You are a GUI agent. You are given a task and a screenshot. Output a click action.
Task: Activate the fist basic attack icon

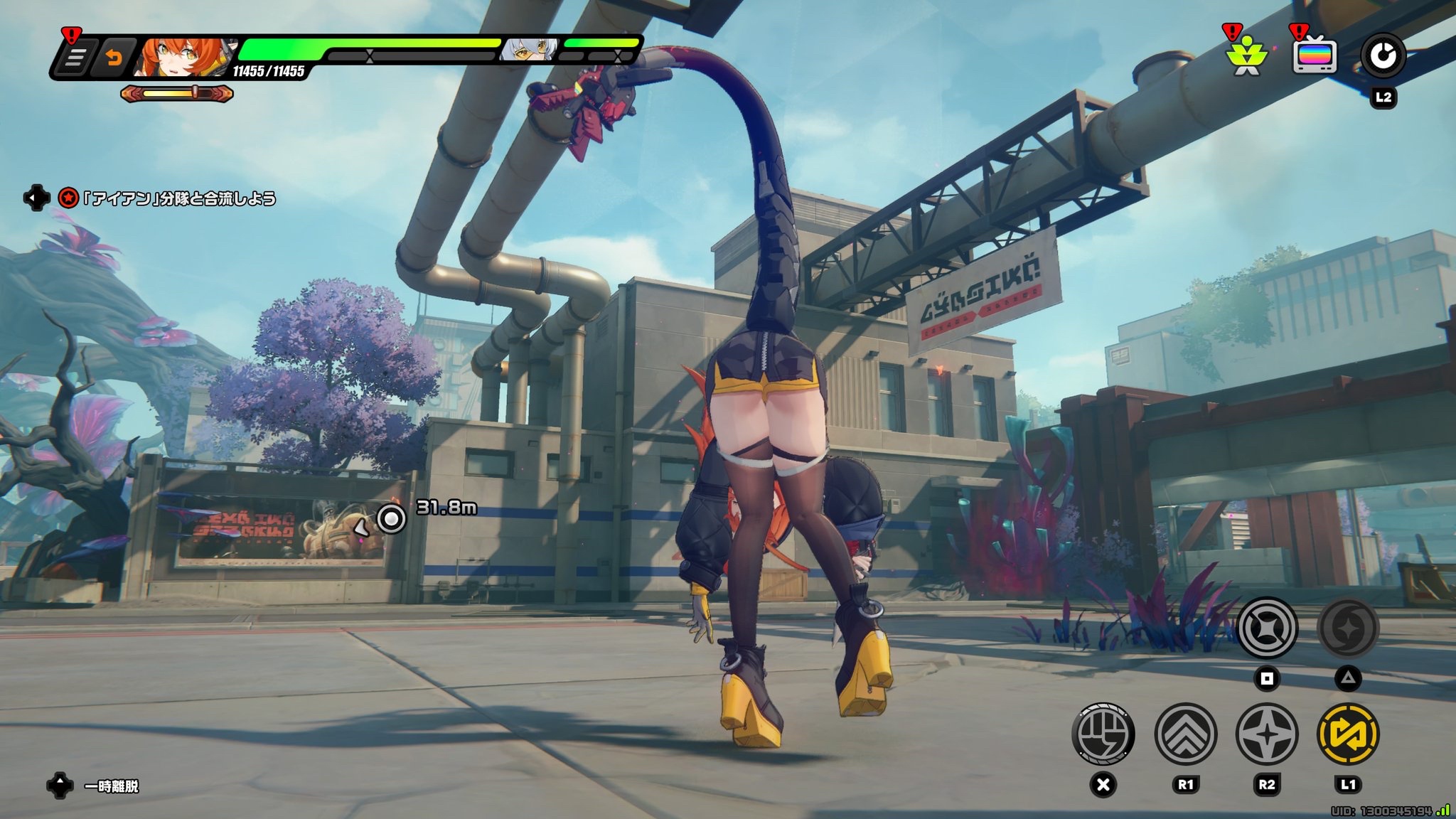(1103, 734)
